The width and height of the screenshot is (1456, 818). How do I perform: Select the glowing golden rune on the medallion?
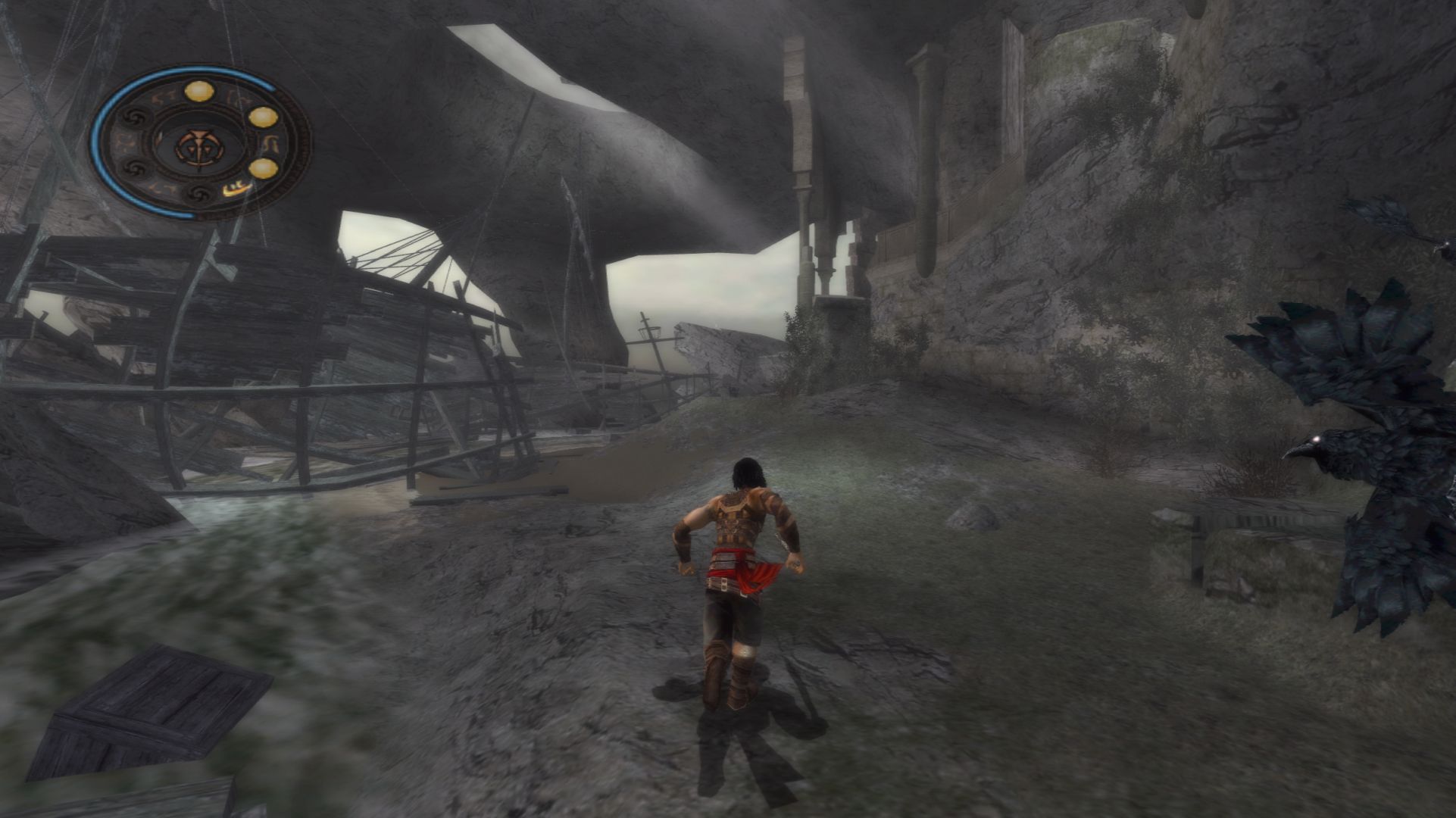(x=237, y=190)
